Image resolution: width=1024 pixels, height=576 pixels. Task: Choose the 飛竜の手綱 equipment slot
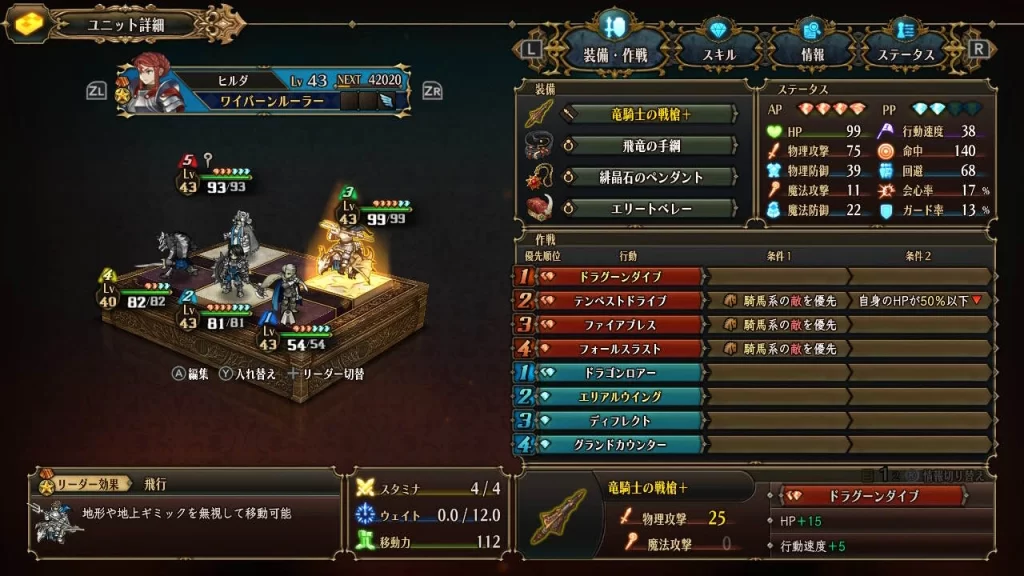656,146
